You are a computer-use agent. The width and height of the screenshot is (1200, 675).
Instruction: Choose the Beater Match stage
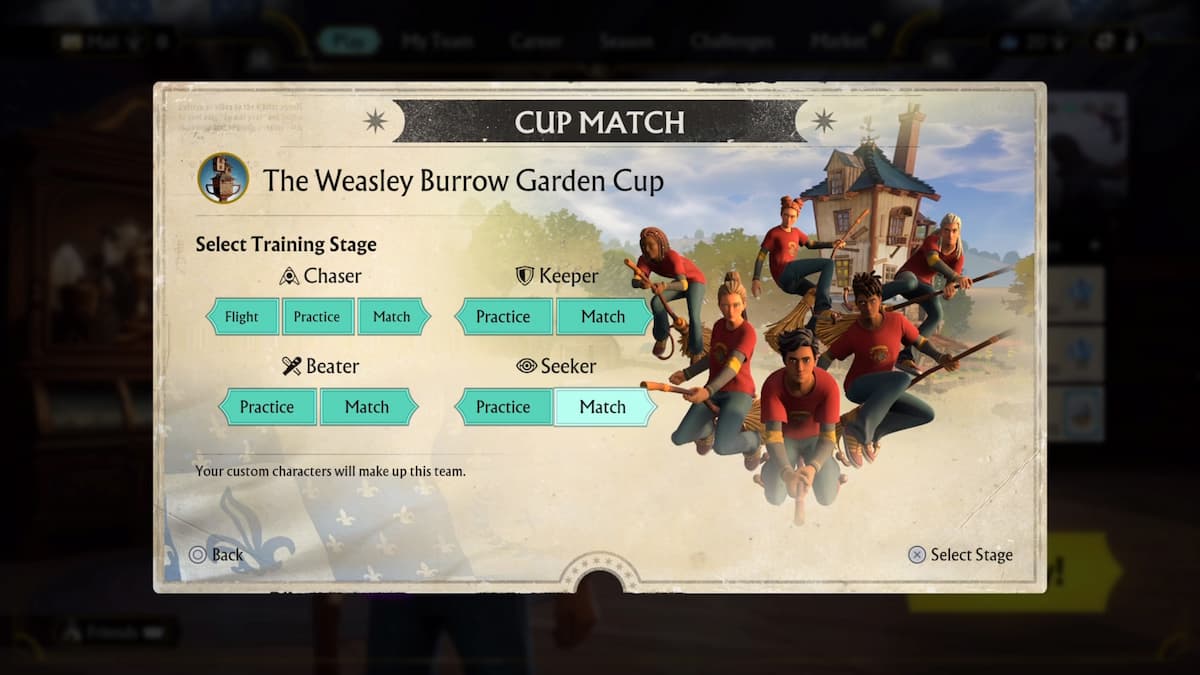(367, 407)
